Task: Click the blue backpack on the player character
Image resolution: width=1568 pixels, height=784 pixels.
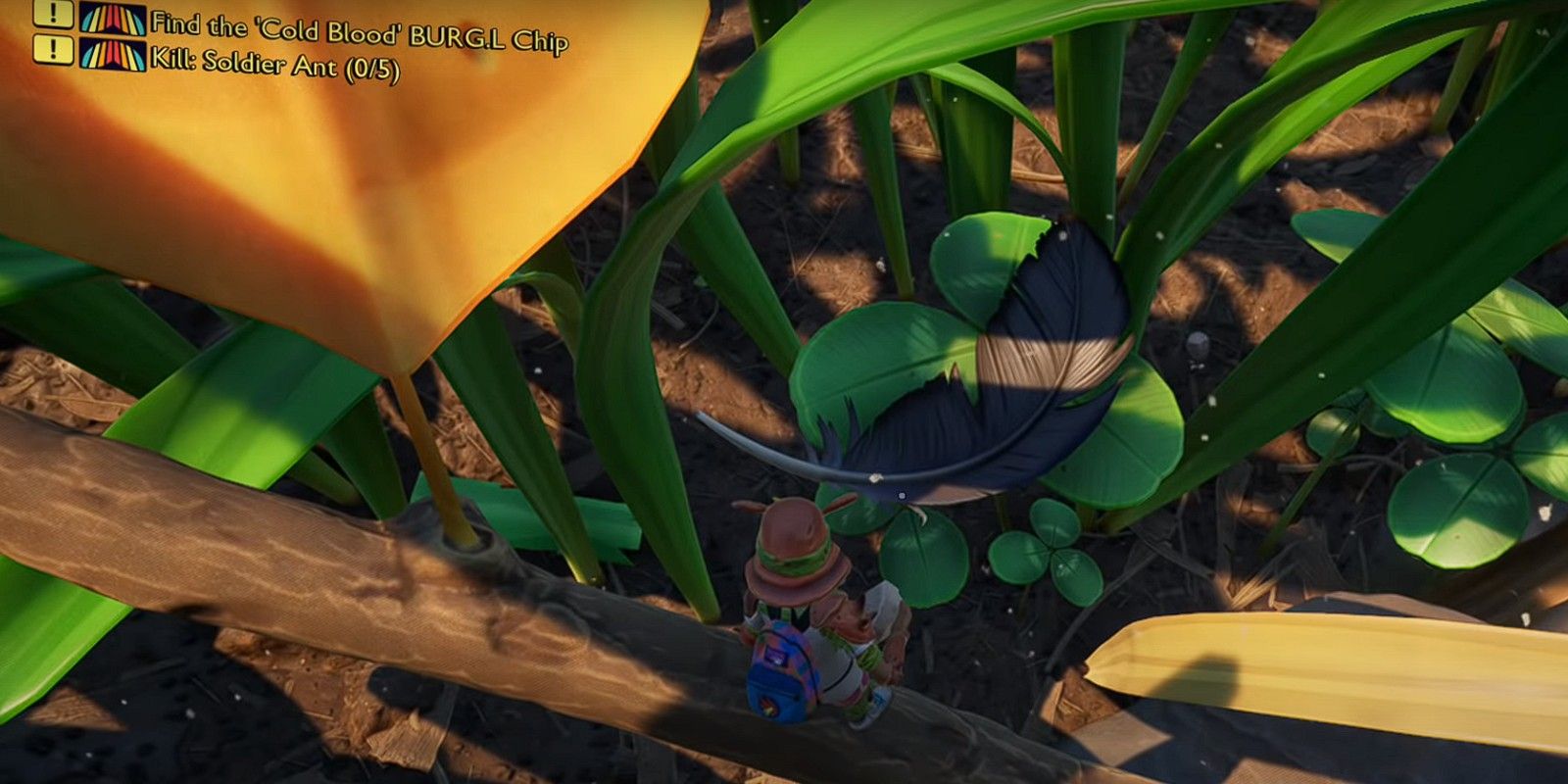Action: pos(779,676)
